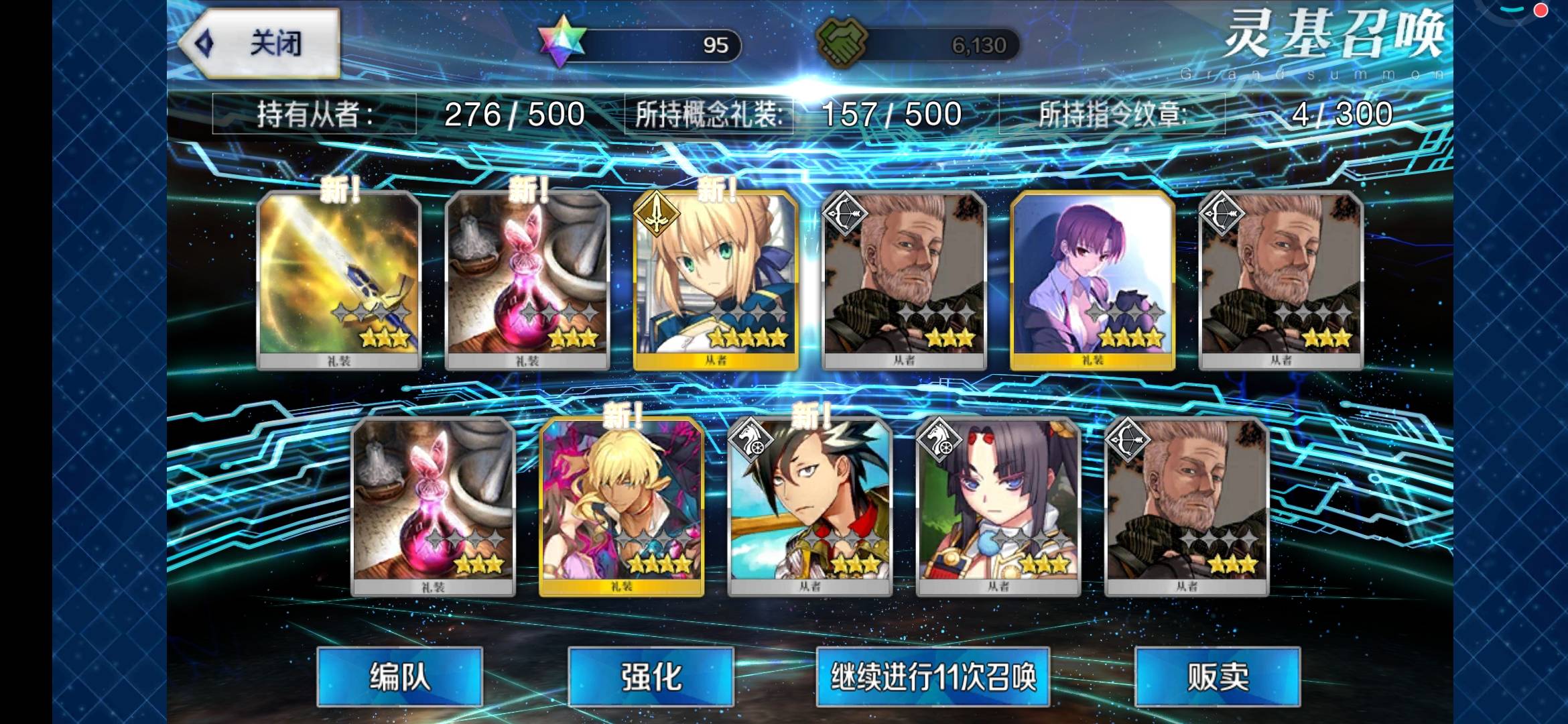Open the 贩卖 sell menu
Image resolution: width=1568 pixels, height=724 pixels.
point(1218,676)
